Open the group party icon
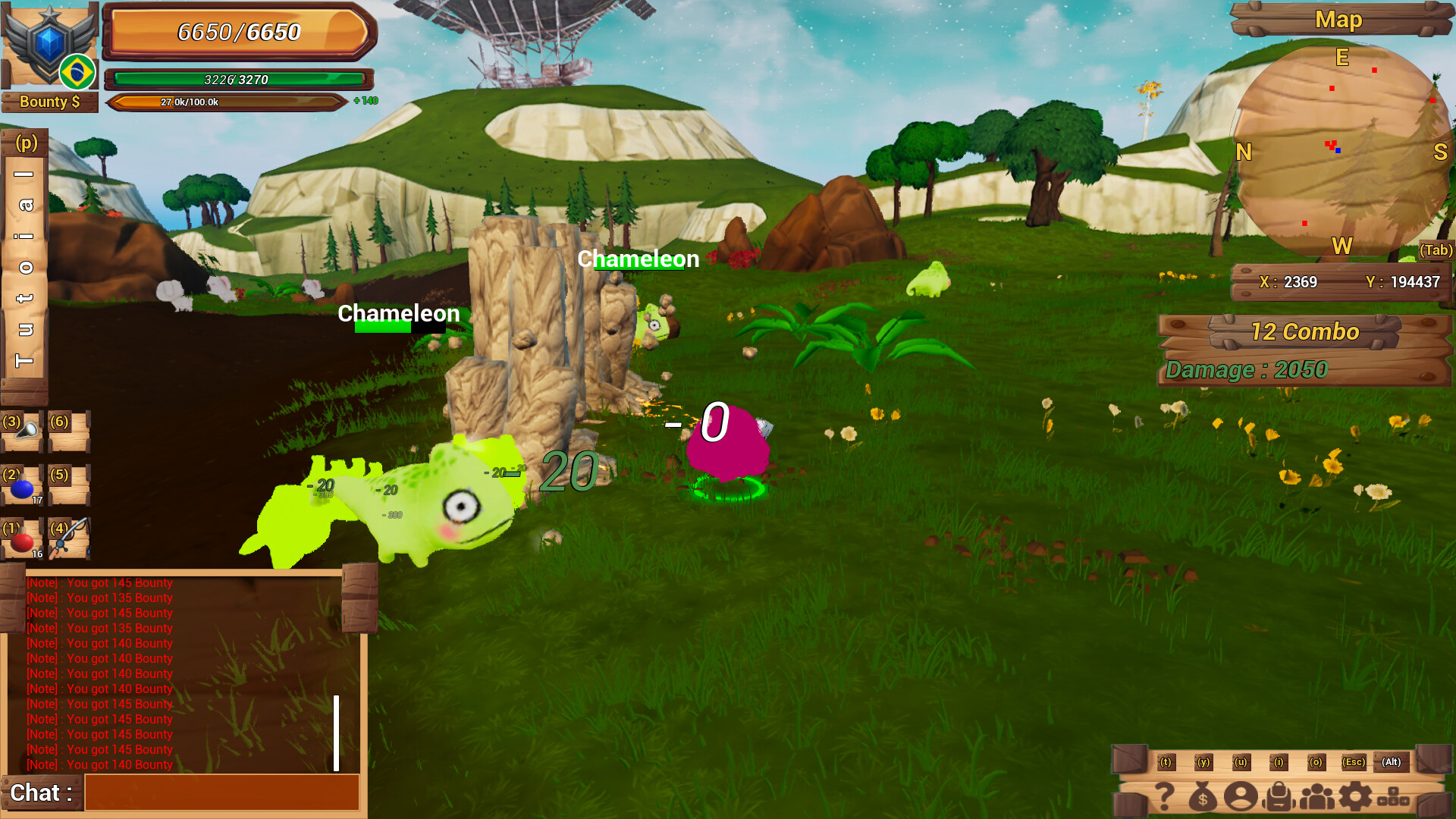The height and width of the screenshot is (819, 1456). (1317, 797)
